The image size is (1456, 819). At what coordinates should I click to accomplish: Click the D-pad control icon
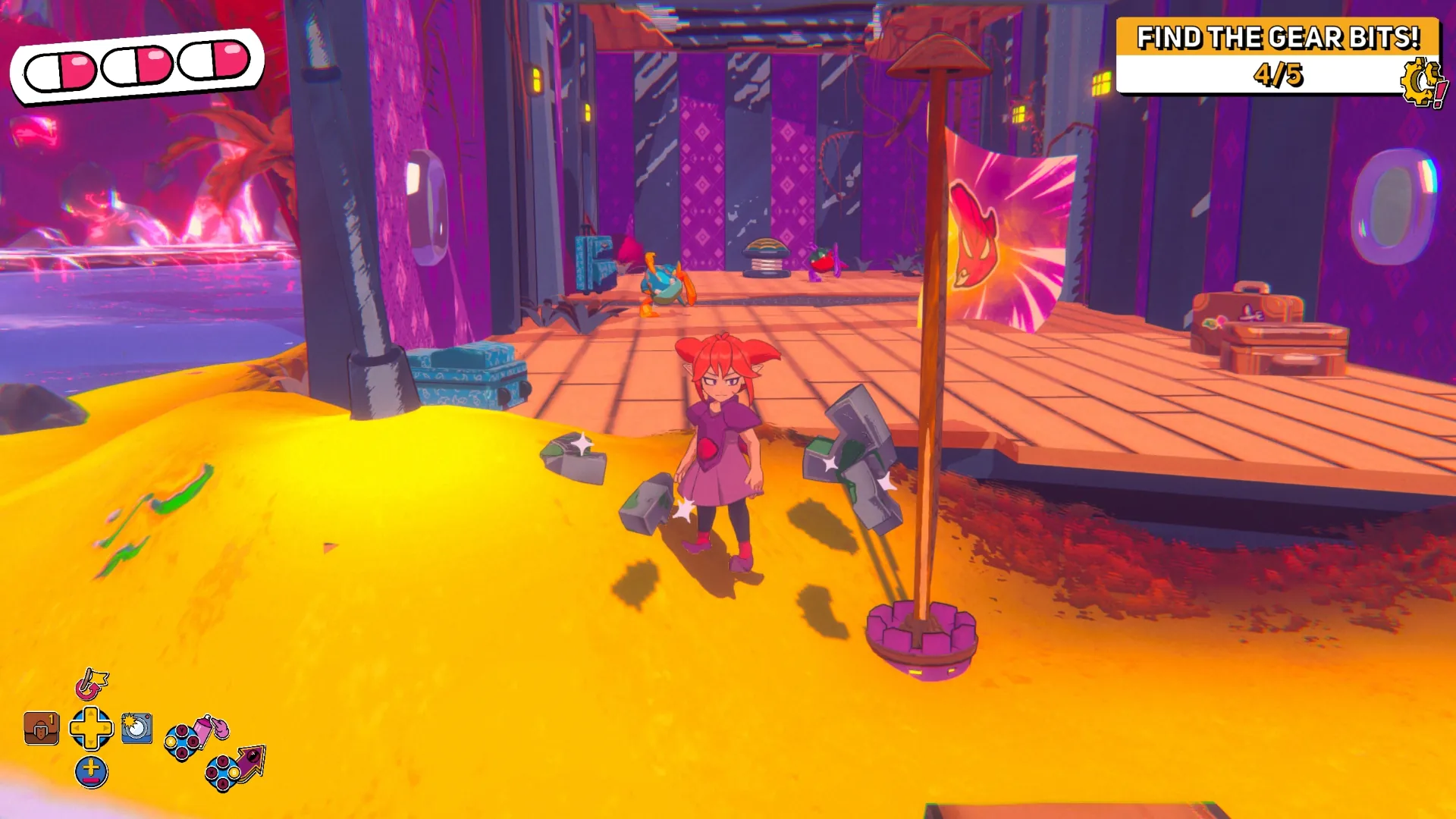point(90,729)
